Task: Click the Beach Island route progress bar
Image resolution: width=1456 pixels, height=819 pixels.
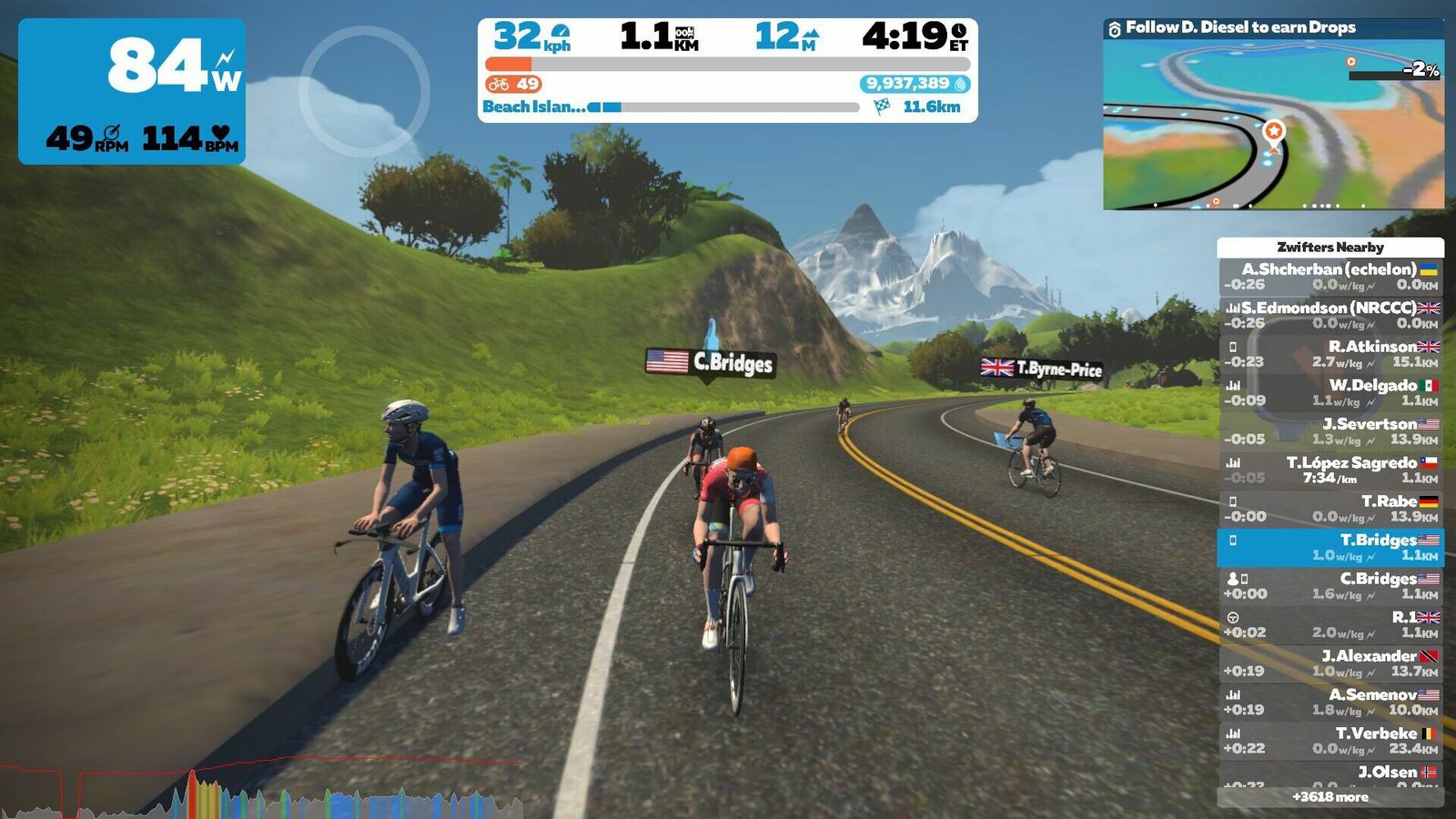Action: tap(723, 107)
